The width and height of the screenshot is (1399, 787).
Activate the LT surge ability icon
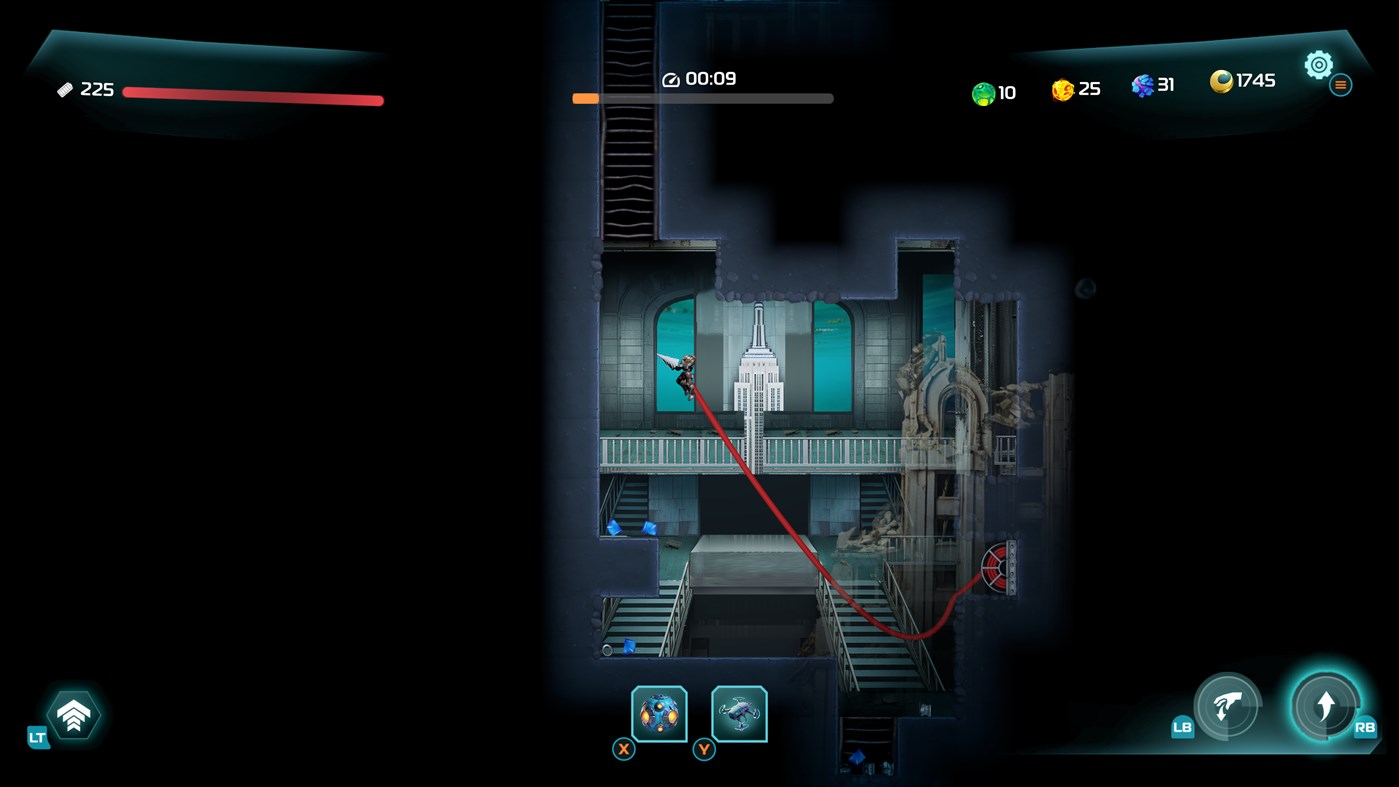(73, 714)
